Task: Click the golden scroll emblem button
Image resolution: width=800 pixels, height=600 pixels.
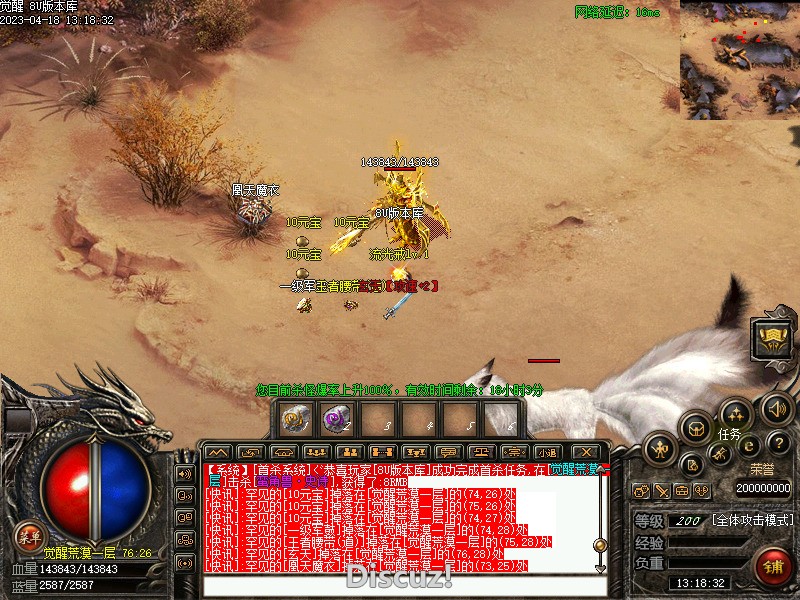Action: point(773,339)
